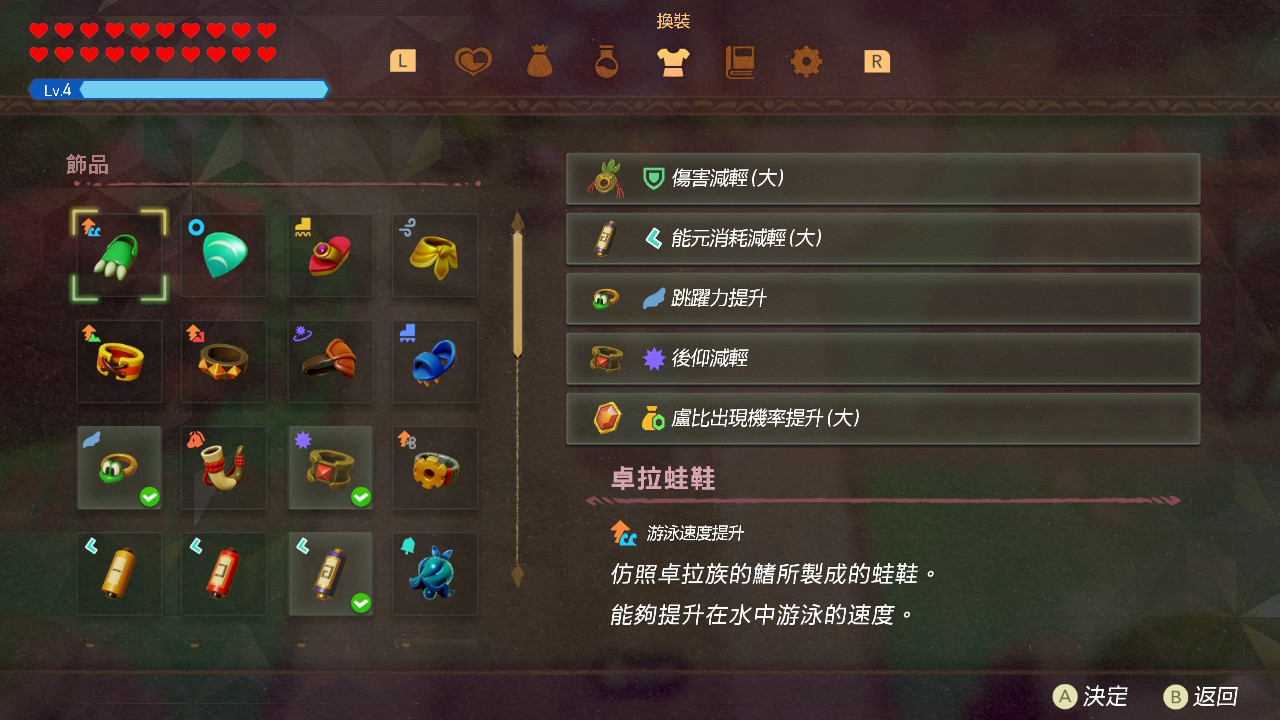Select the shirt outfit tab icon
The image size is (1280, 720).
[x=672, y=61]
